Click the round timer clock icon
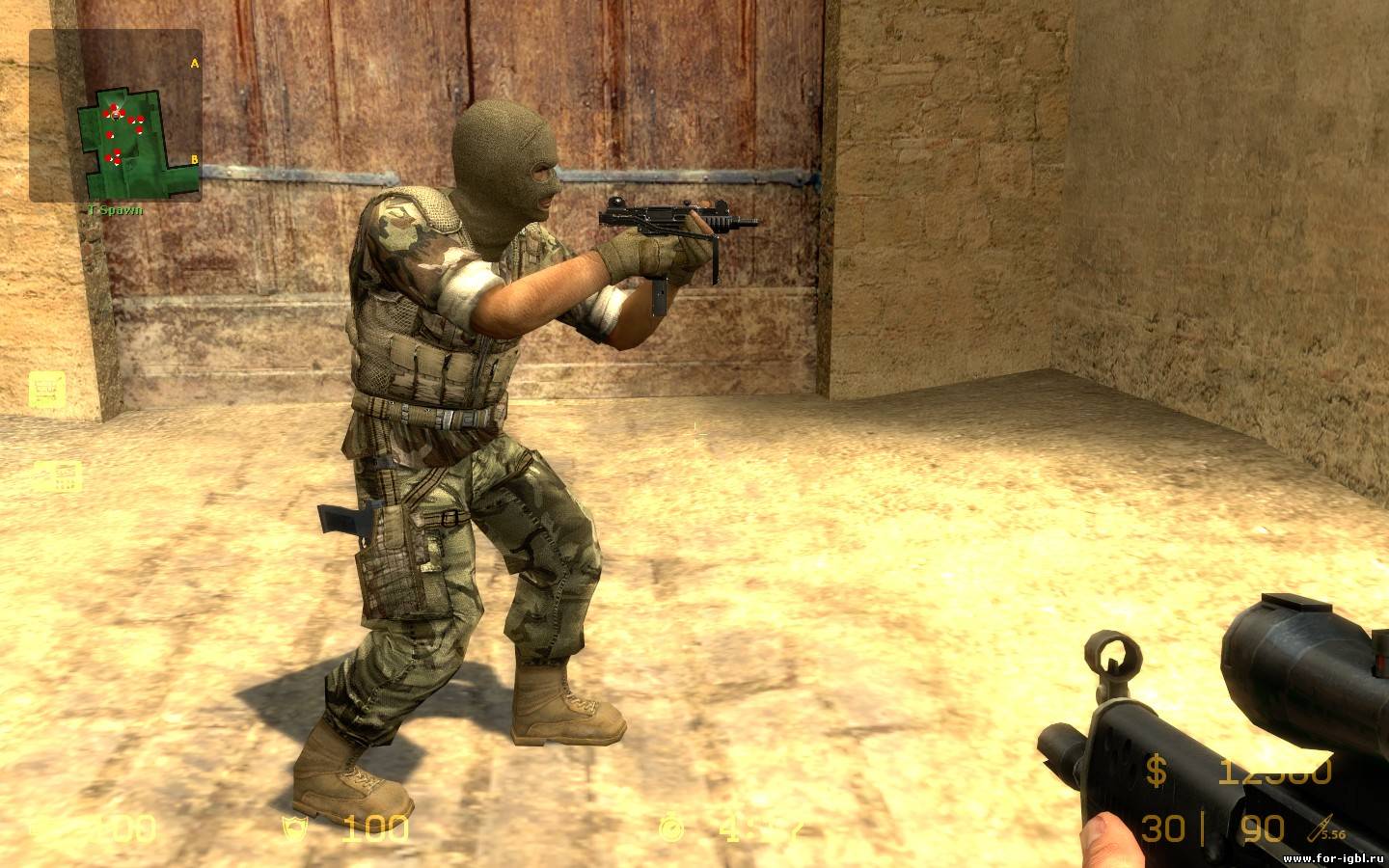1389x868 pixels. (x=670, y=827)
